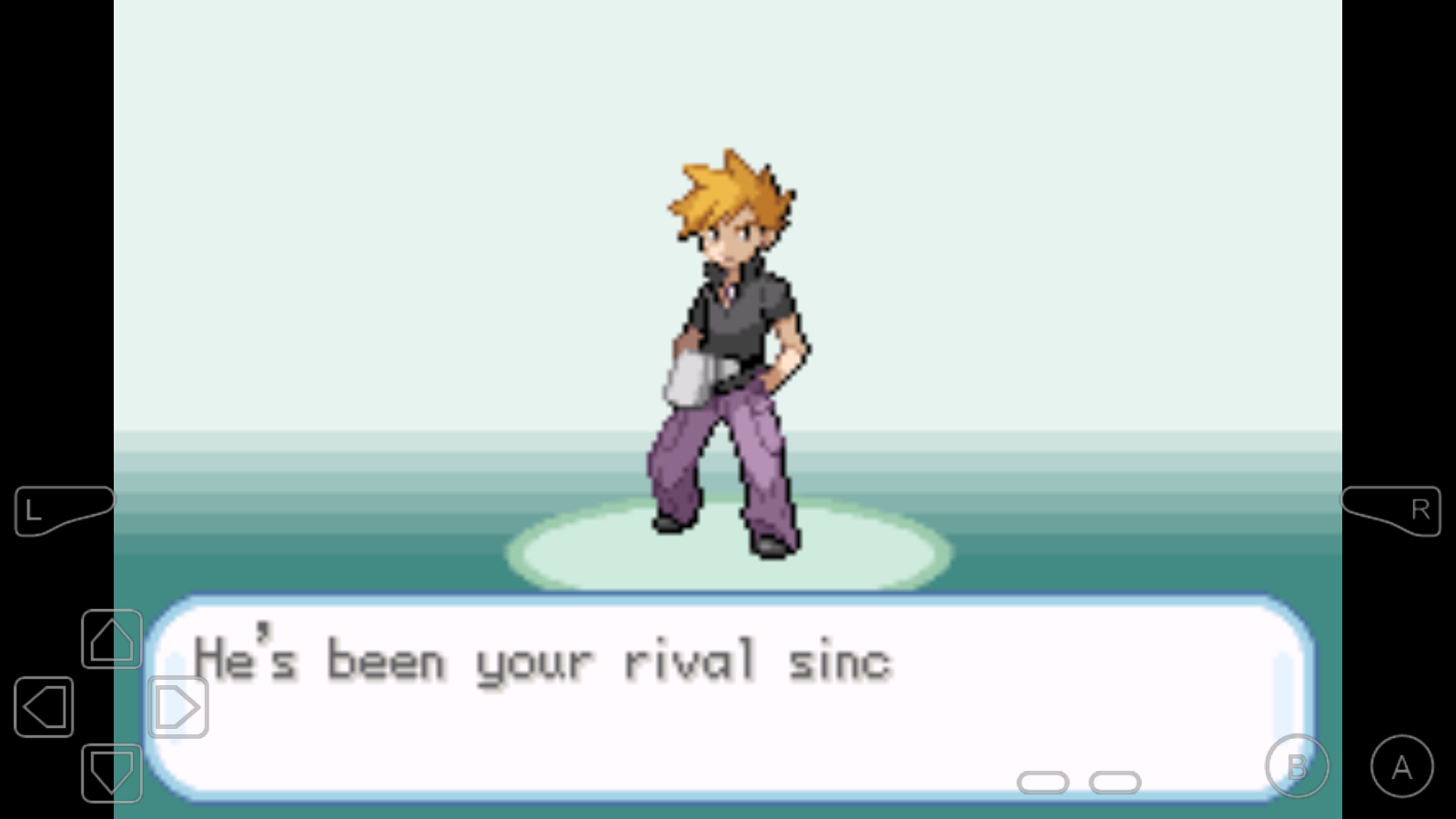Tap the d-pad down arrow
The image size is (1456, 819).
click(111, 773)
